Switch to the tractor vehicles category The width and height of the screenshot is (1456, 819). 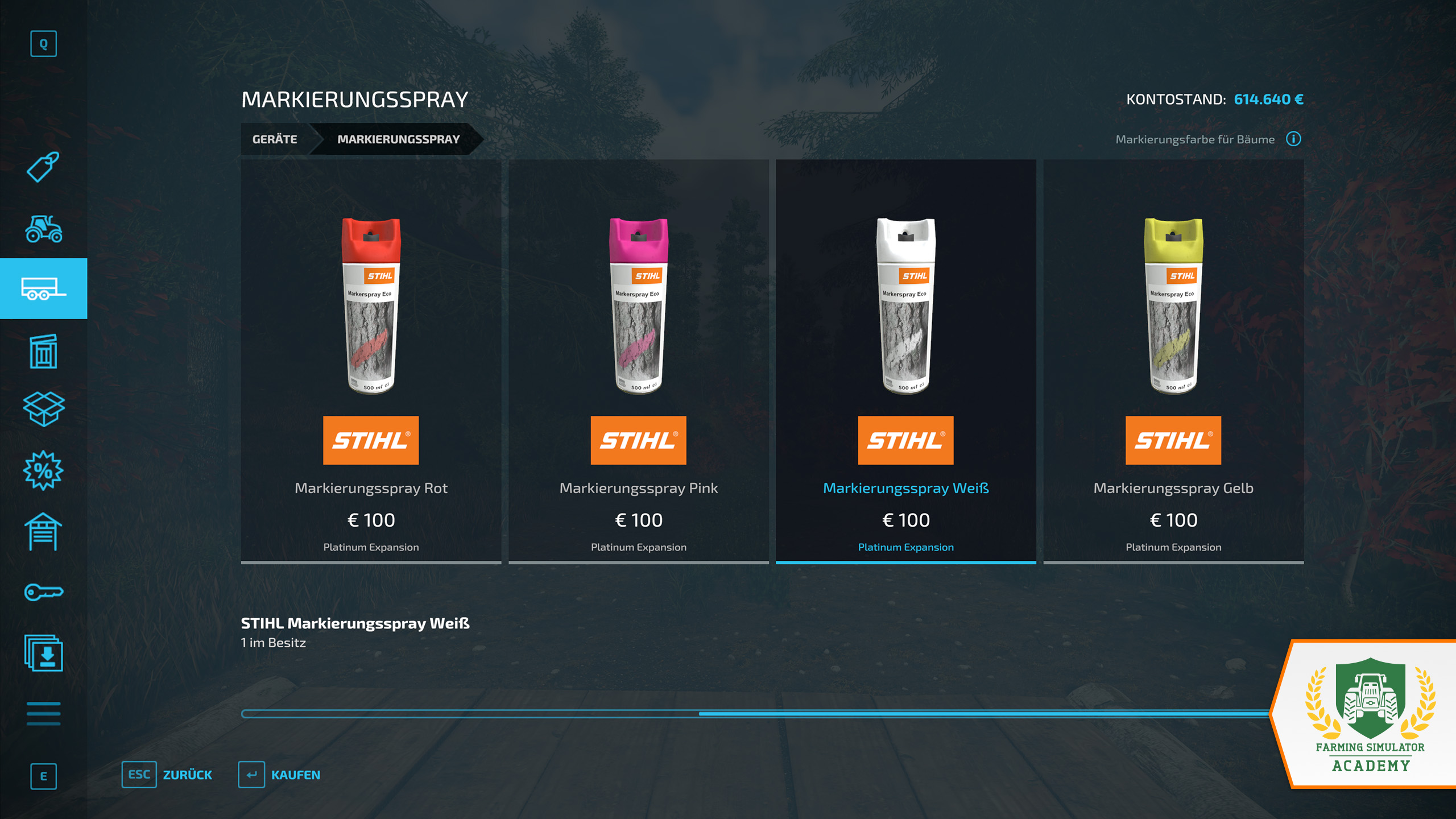[43, 229]
